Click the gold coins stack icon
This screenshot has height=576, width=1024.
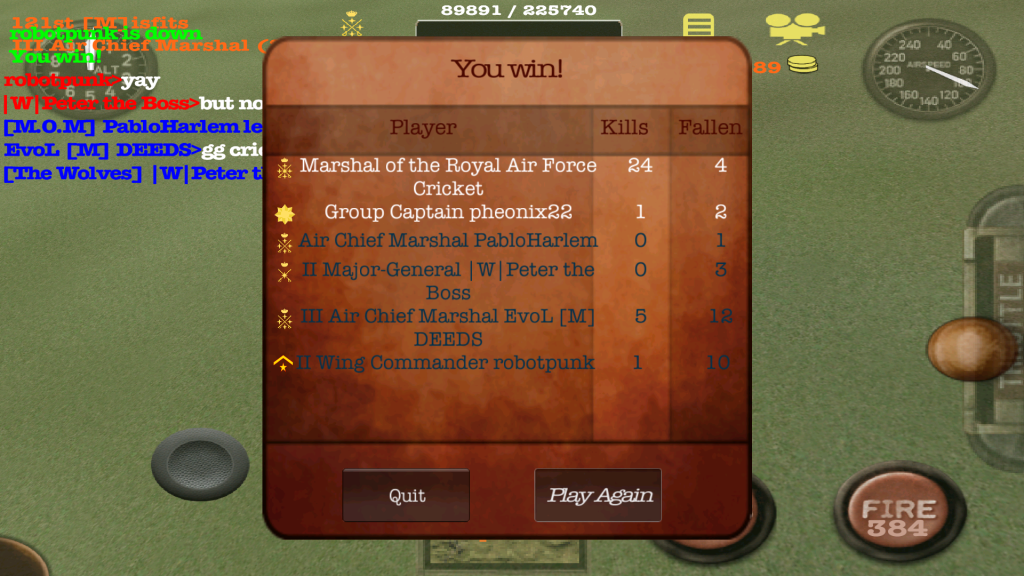point(802,66)
